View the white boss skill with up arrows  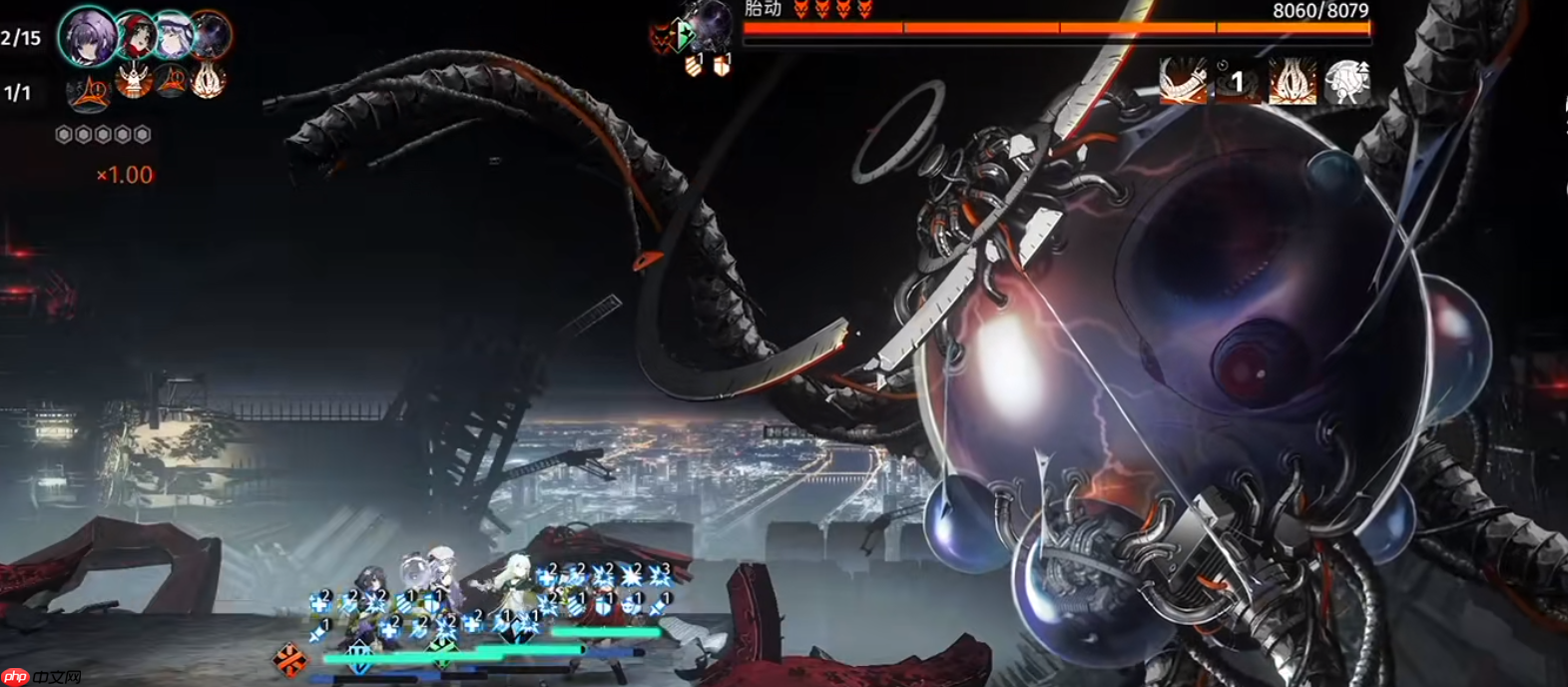point(1346,81)
